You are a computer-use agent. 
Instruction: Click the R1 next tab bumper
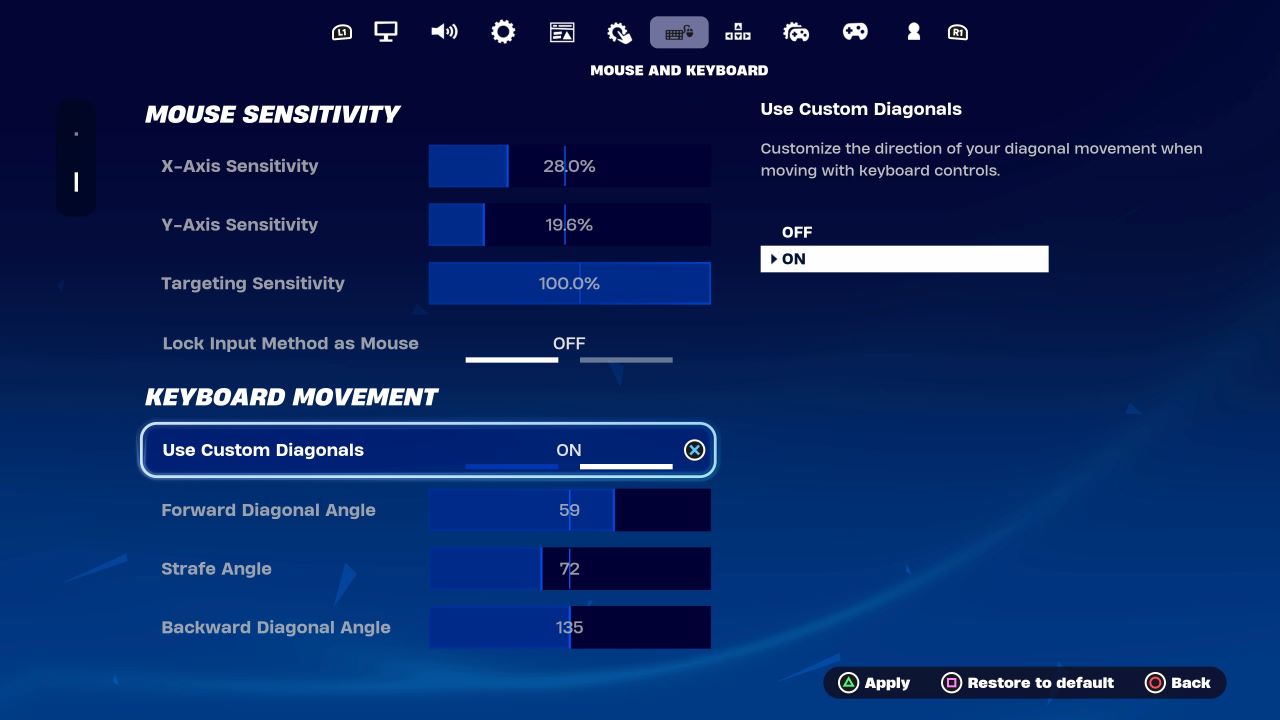pyautogui.click(x=957, y=31)
